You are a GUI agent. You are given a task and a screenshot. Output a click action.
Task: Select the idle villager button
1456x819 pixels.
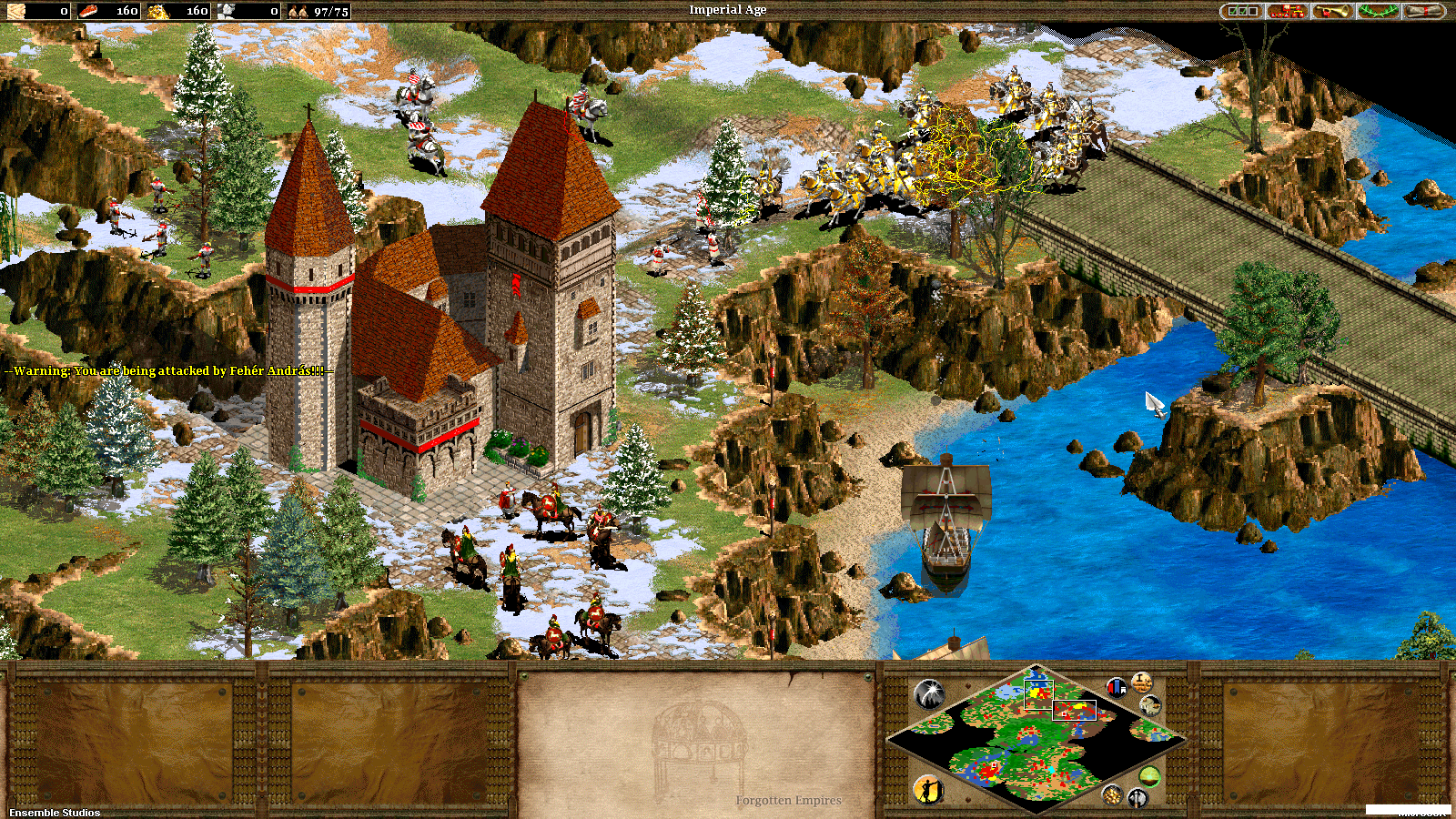tap(928, 789)
